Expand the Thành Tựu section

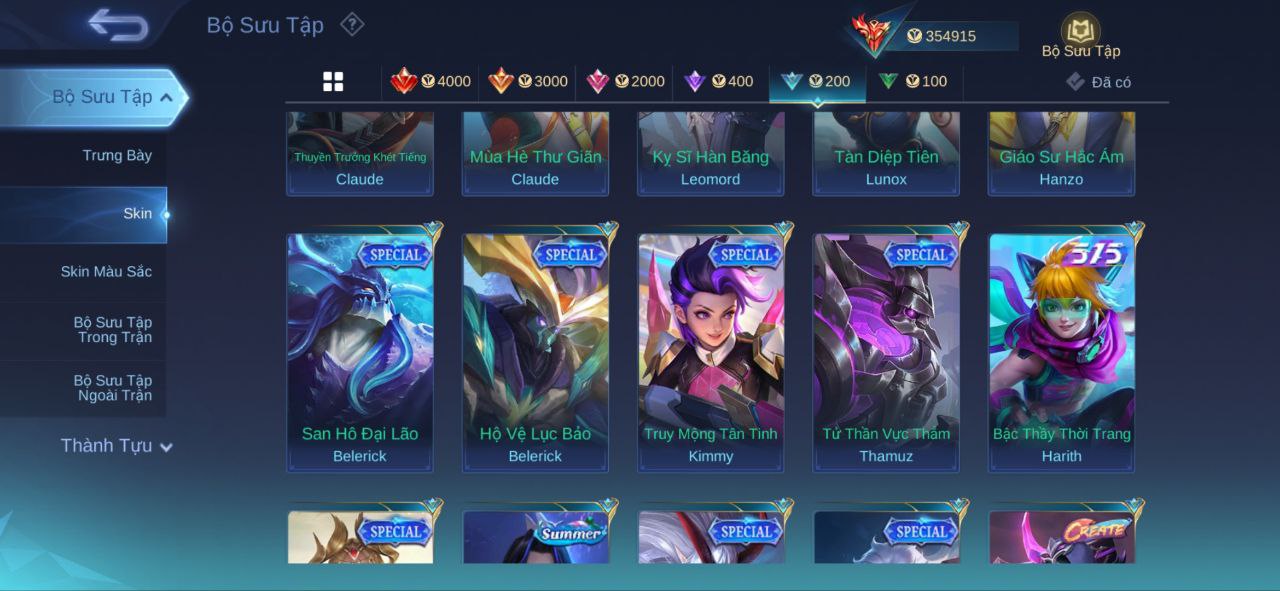tap(116, 446)
